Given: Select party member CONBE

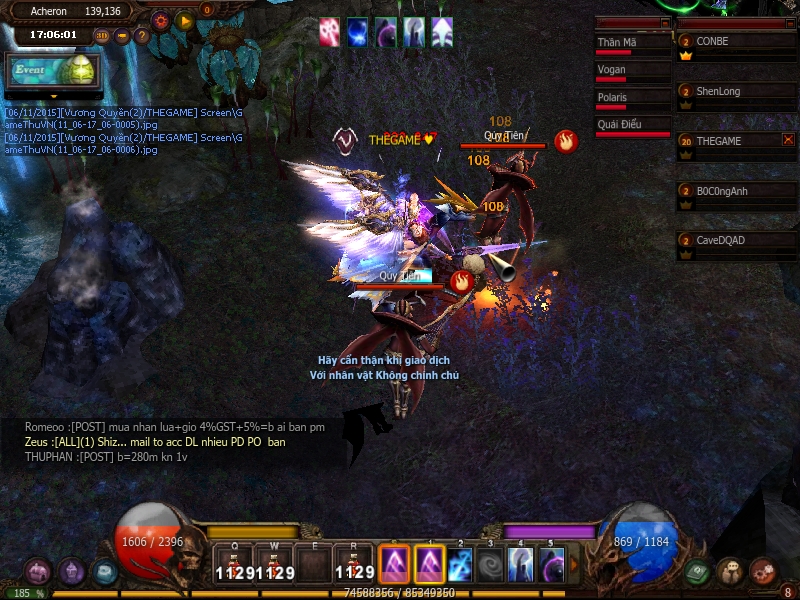Looking at the screenshot, I should coord(737,42).
